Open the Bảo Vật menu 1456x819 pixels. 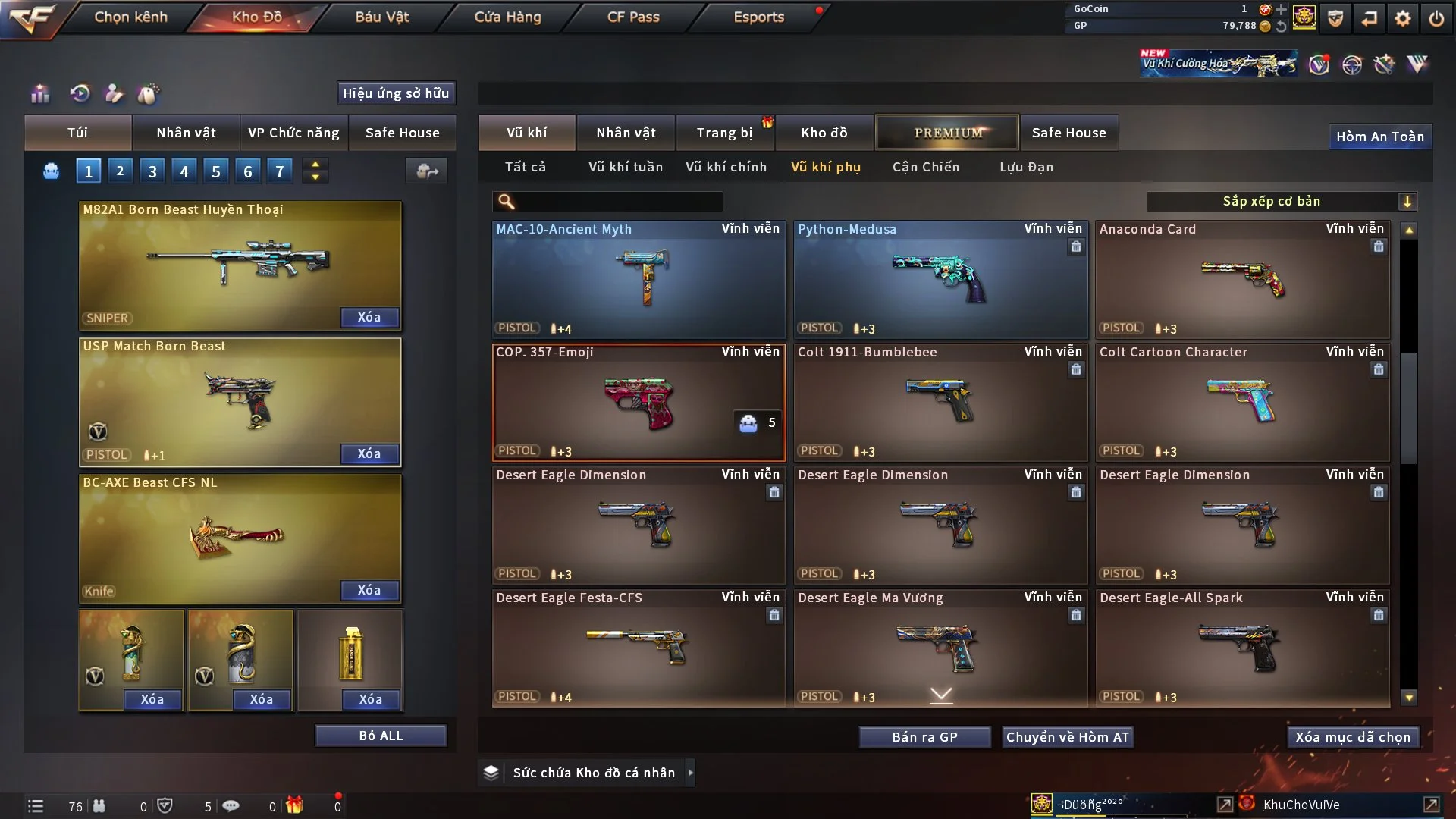coord(381,17)
